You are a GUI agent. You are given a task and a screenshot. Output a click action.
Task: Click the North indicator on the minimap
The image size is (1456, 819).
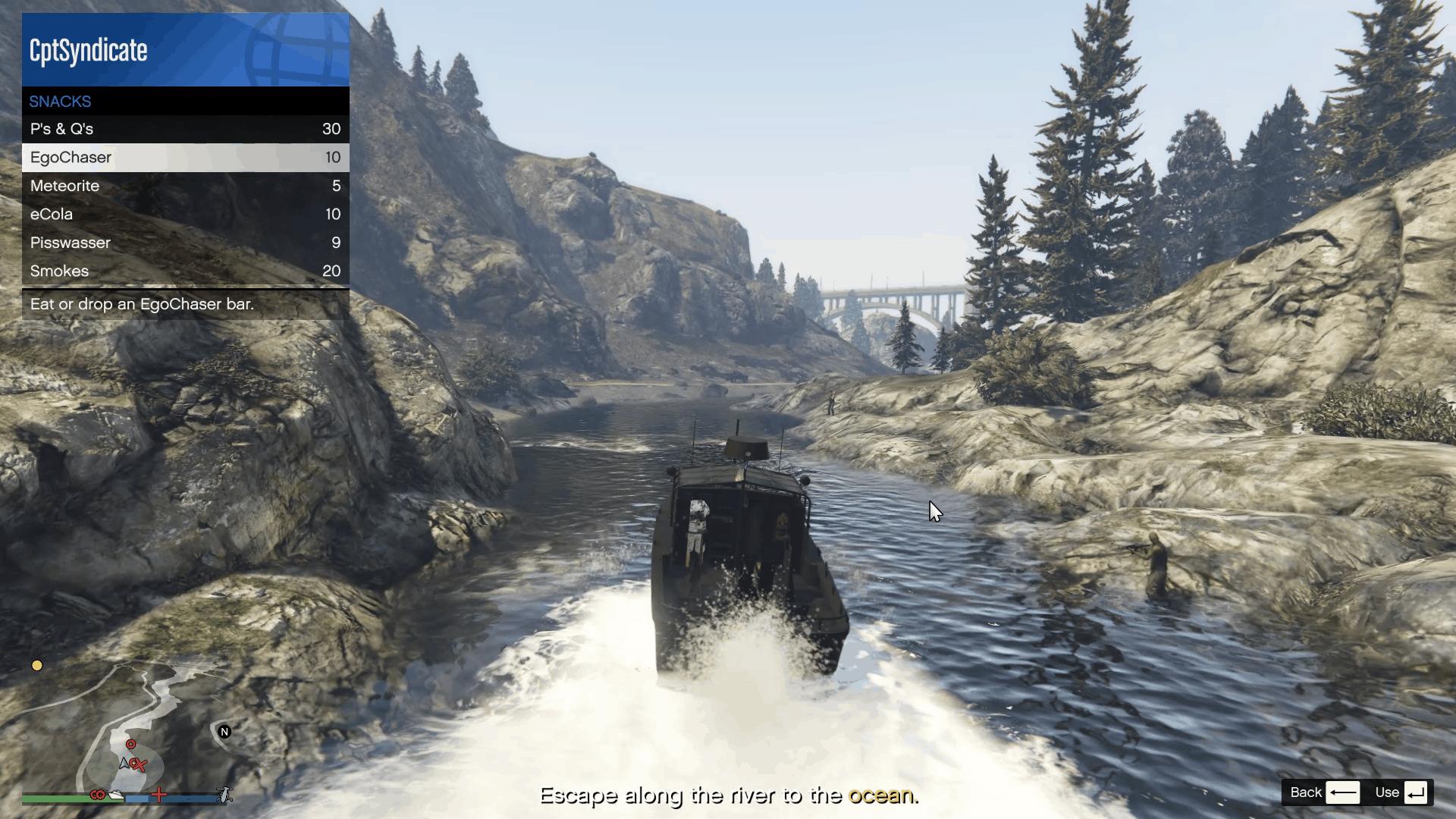tap(224, 732)
